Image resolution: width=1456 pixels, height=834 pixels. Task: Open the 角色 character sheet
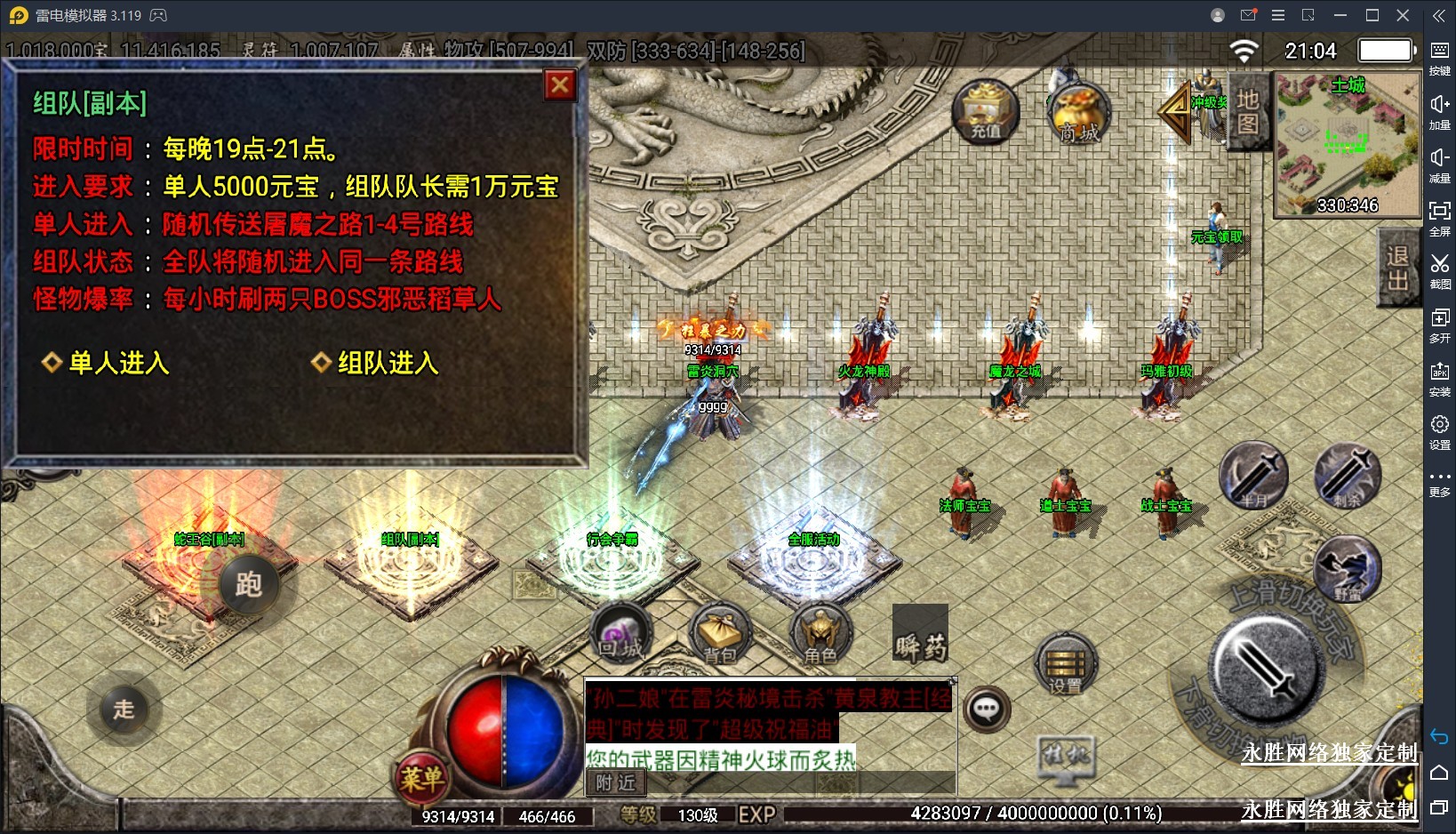tap(820, 635)
